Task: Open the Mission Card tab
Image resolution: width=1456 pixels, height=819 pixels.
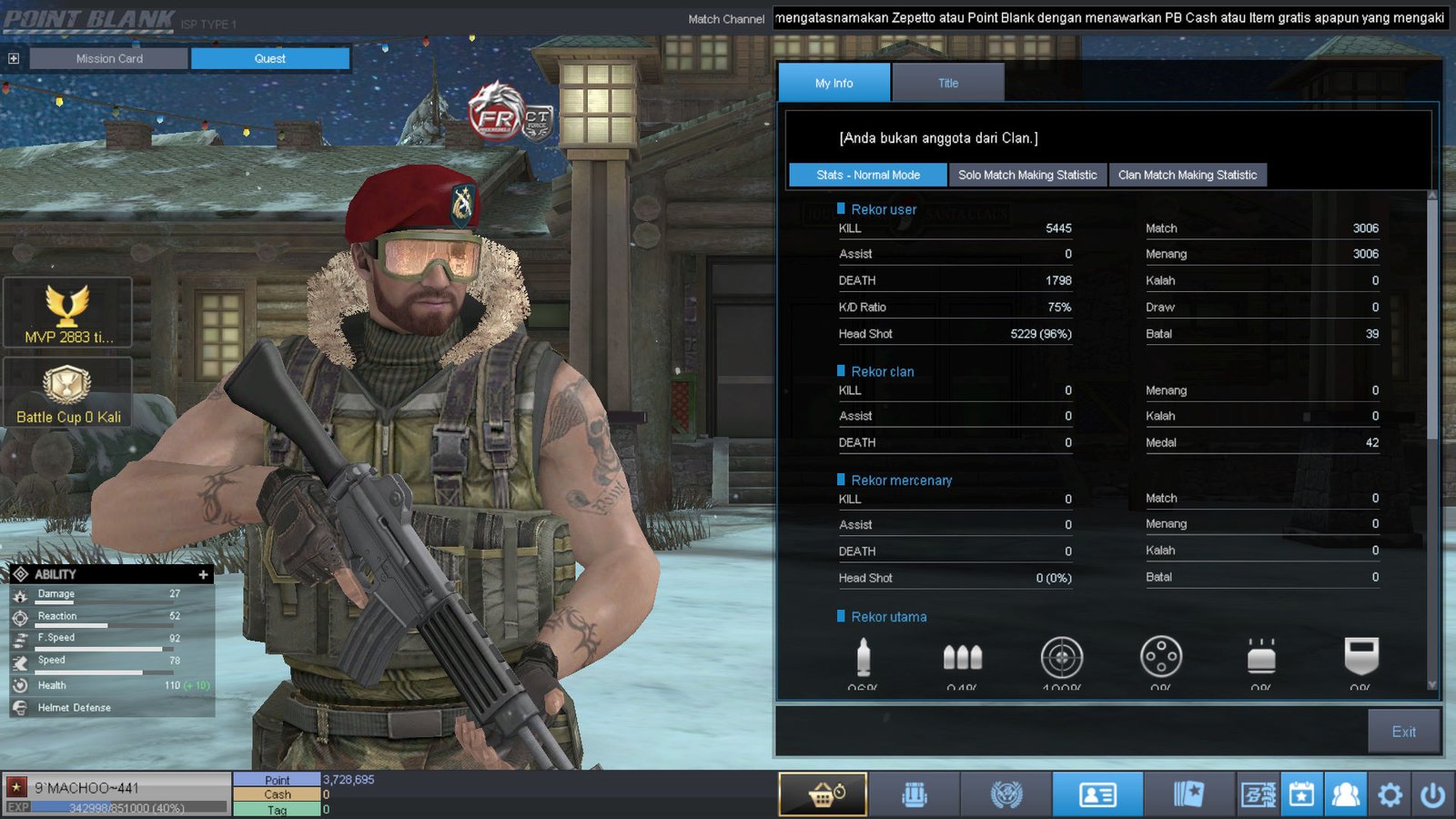Action: pyautogui.click(x=109, y=58)
